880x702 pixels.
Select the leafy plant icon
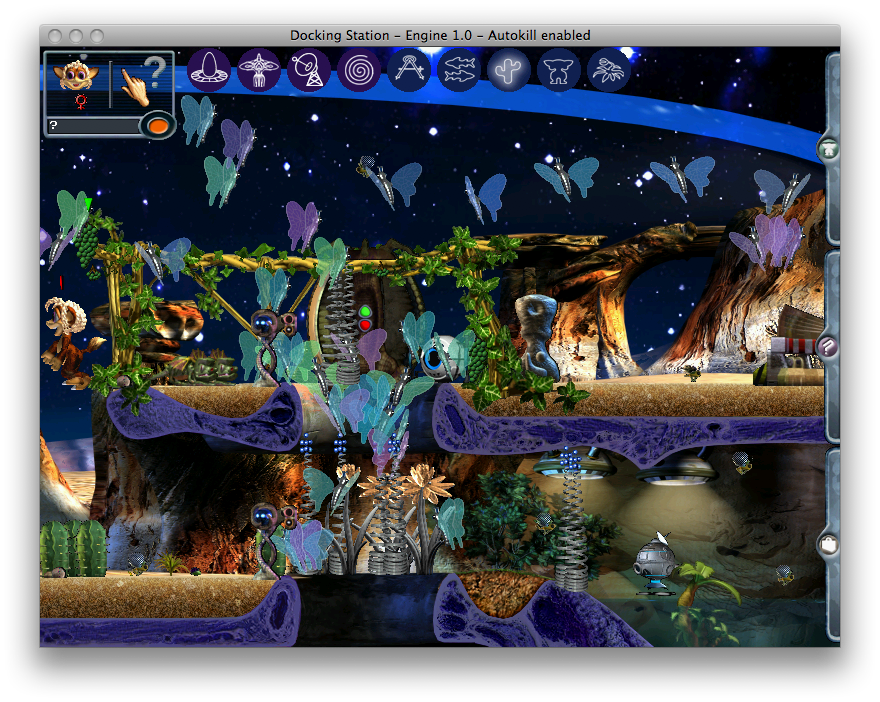coord(609,70)
